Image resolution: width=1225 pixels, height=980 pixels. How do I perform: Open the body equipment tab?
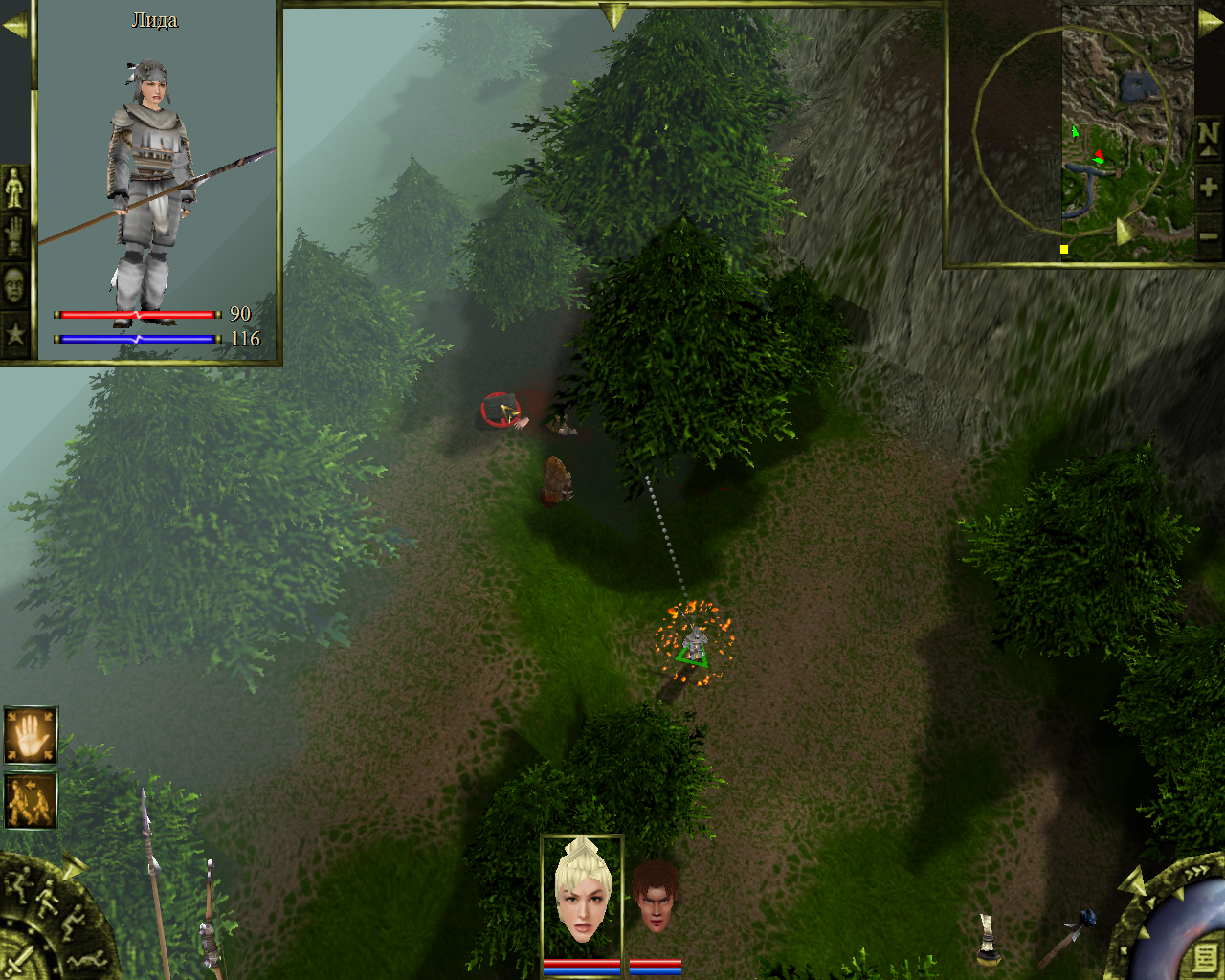(14, 188)
